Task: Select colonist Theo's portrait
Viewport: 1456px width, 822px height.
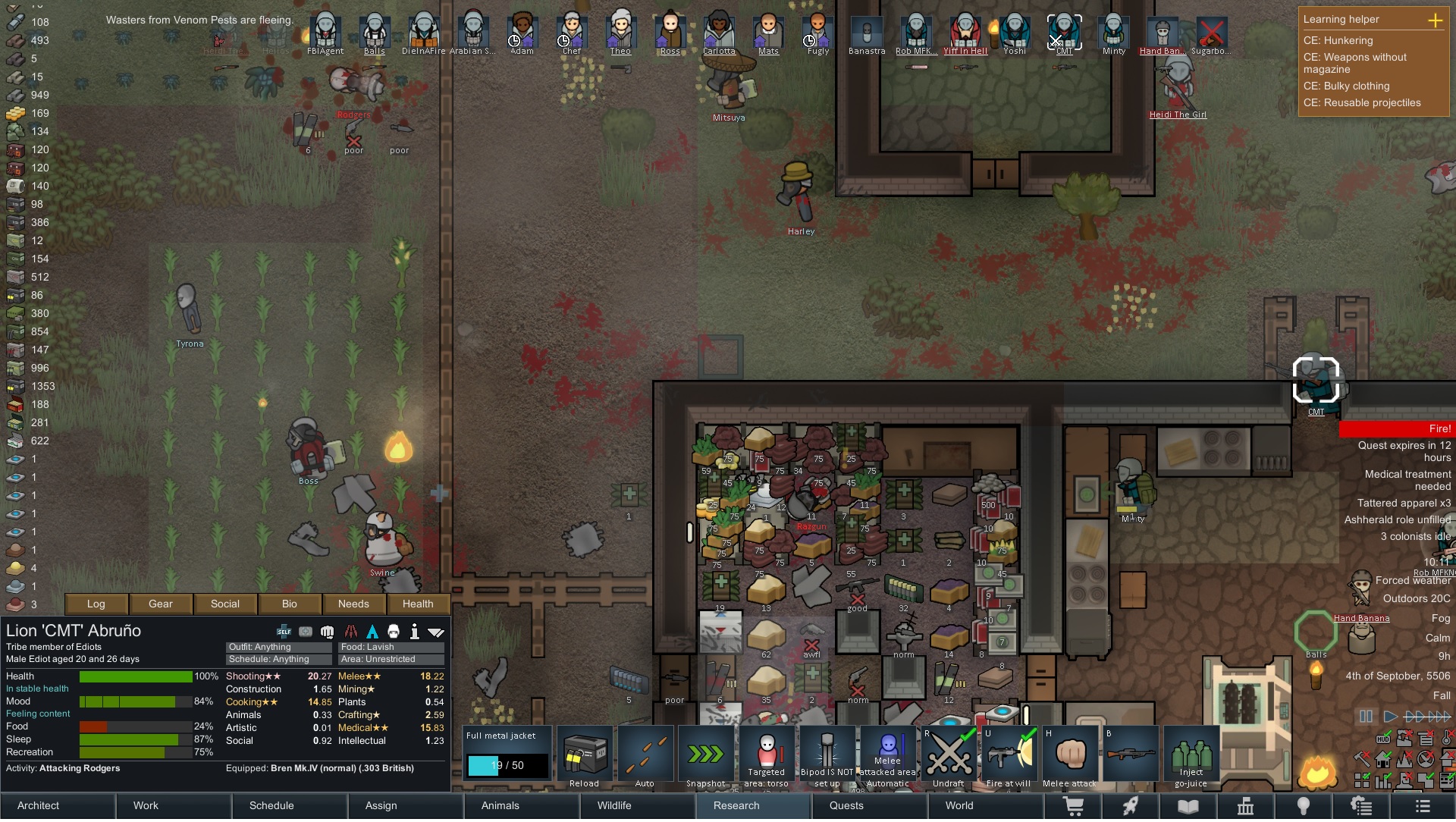Action: (620, 33)
